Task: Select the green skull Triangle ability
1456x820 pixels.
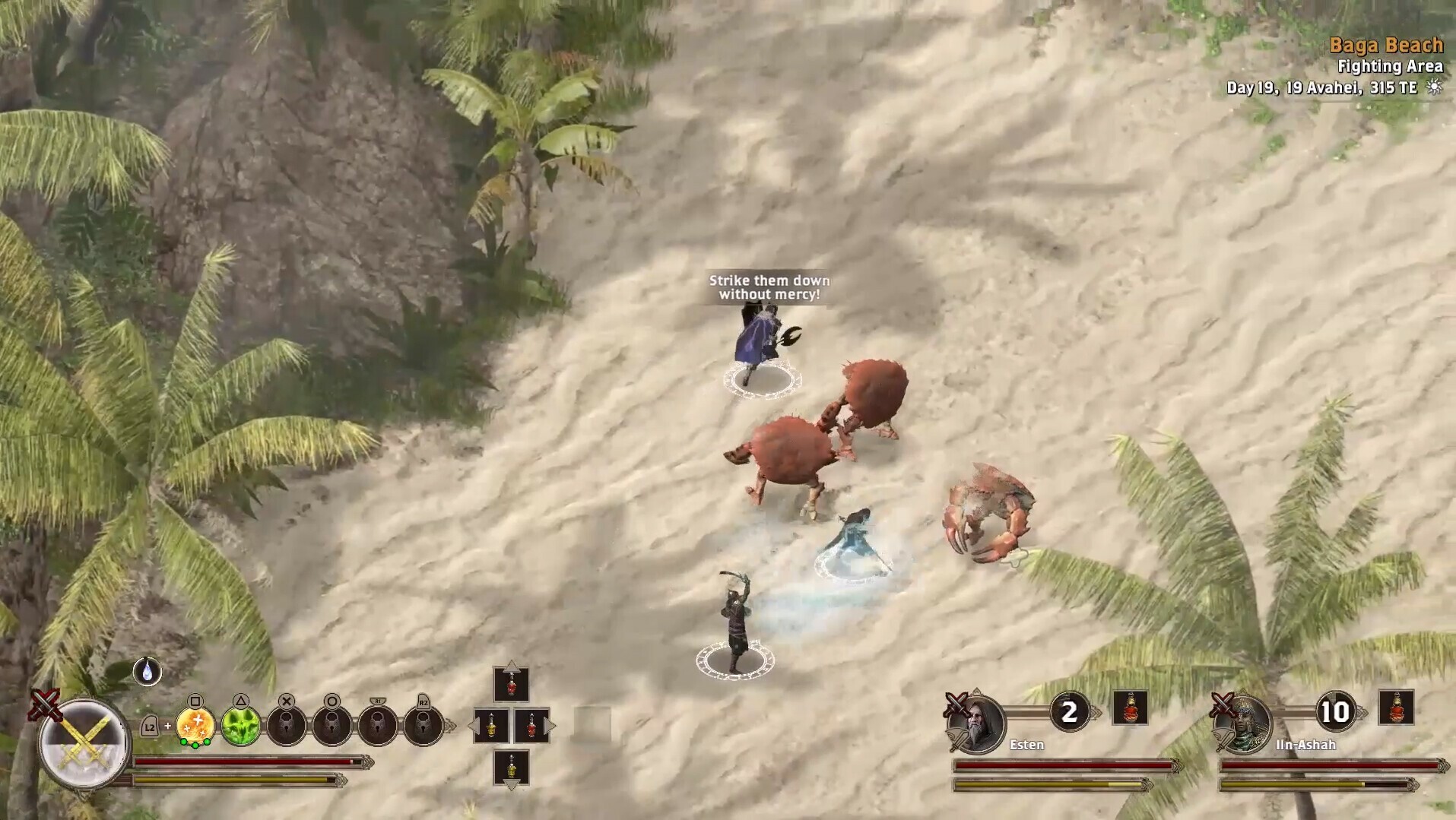Action: pyautogui.click(x=242, y=726)
